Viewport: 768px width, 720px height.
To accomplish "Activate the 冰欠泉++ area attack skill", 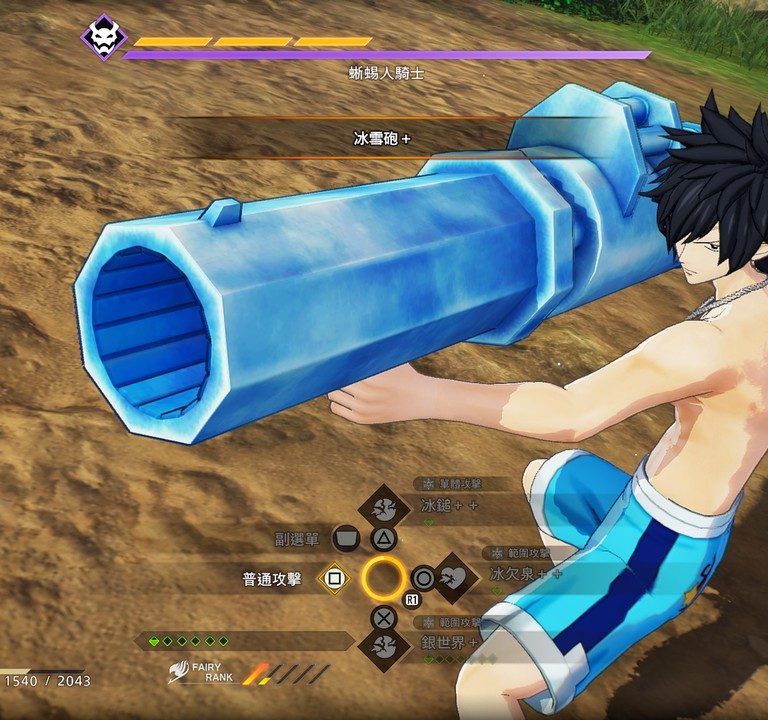I will (454, 576).
